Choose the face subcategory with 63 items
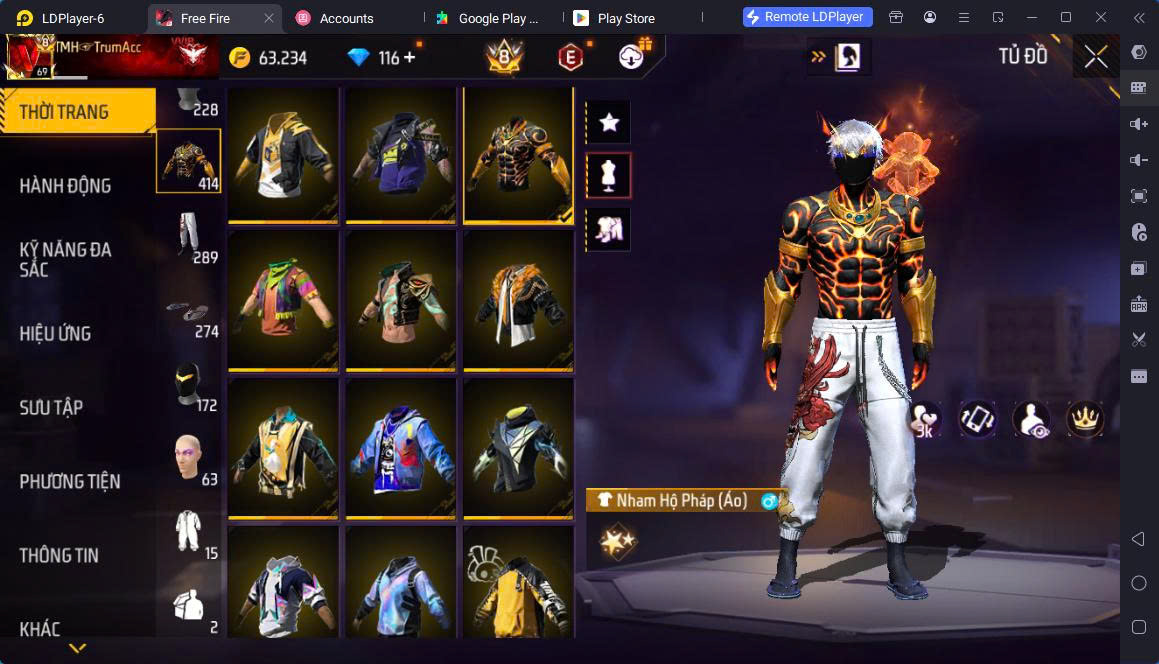This screenshot has height=664, width=1159. tap(188, 458)
